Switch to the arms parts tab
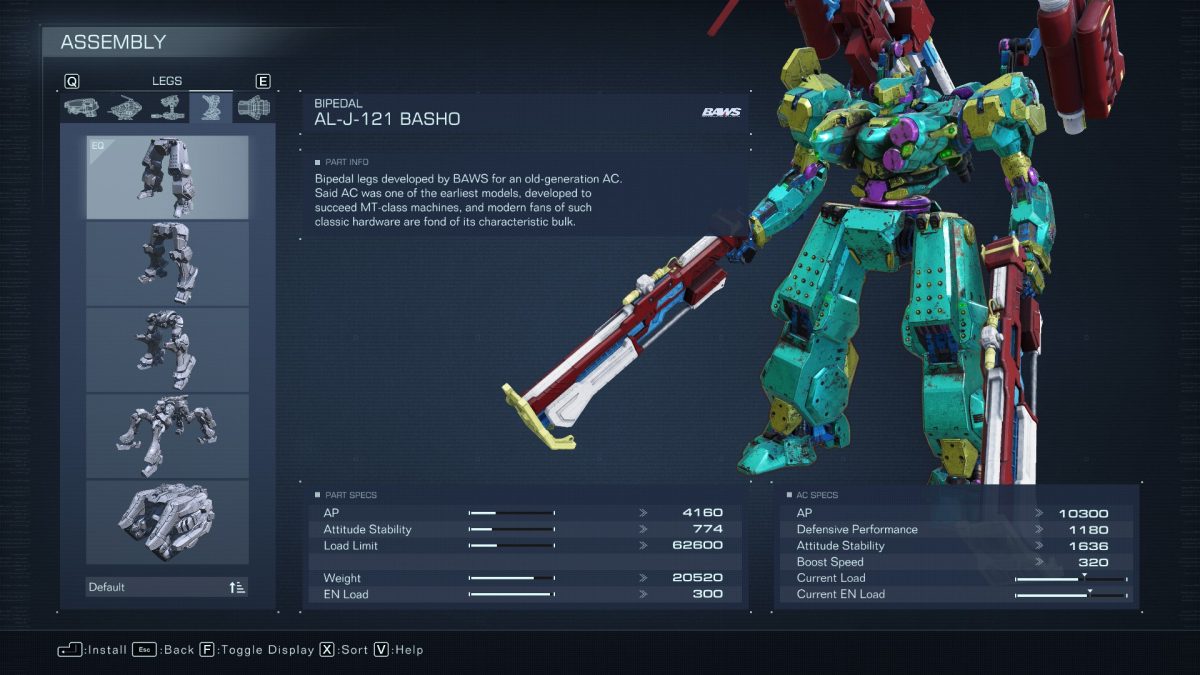 click(167, 107)
